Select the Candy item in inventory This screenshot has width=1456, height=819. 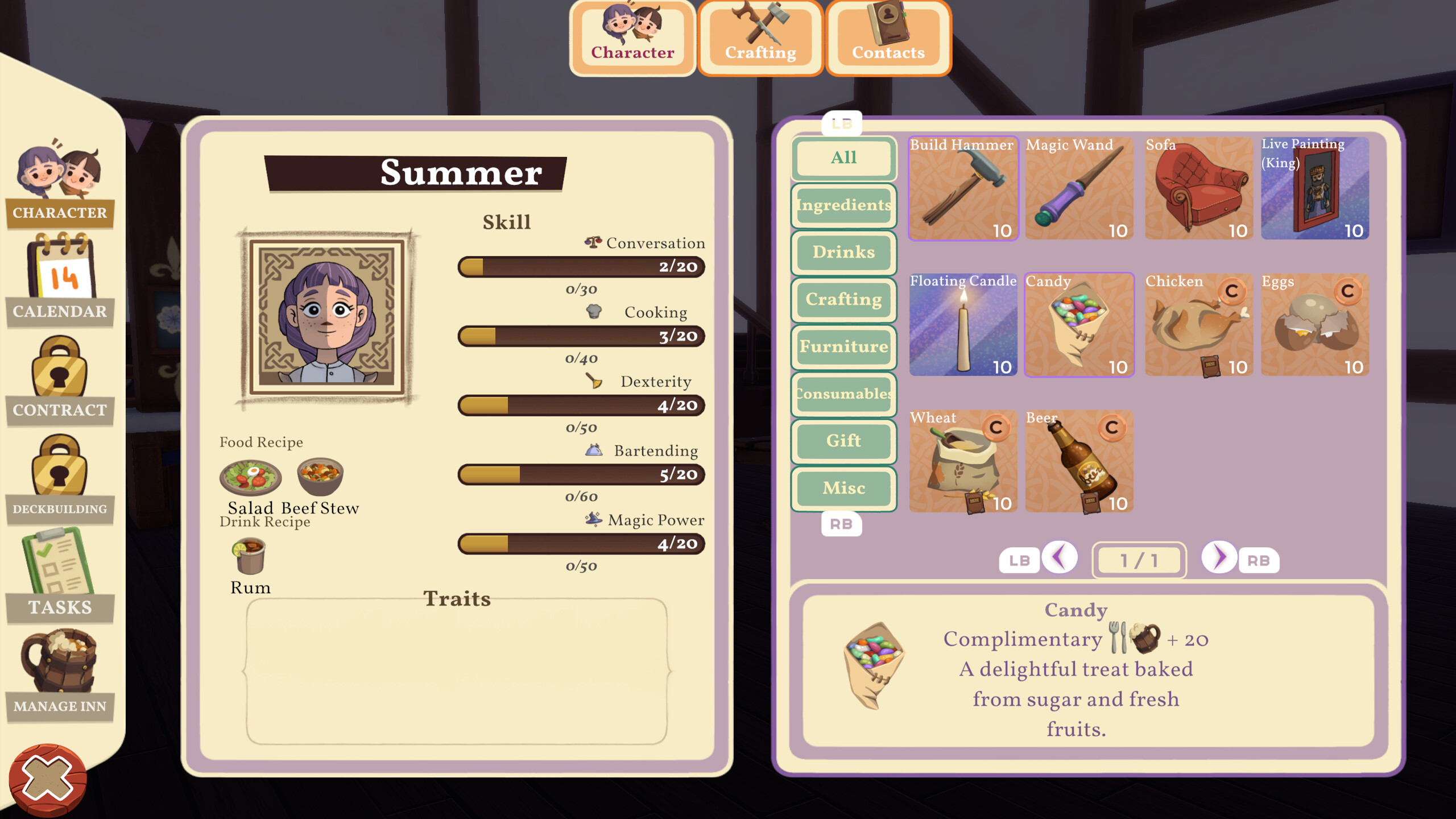point(1079,325)
